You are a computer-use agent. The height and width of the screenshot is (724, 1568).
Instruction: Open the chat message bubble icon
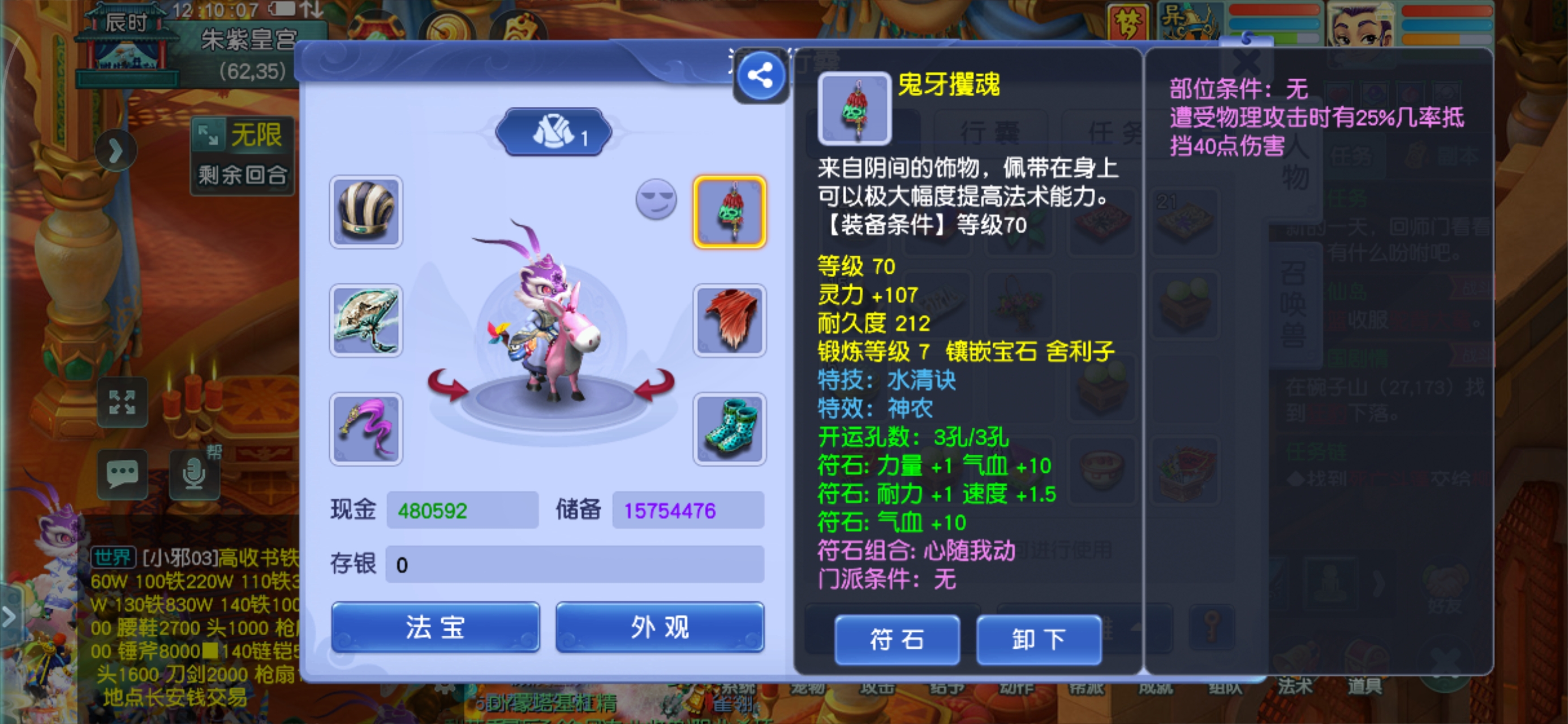[x=123, y=474]
